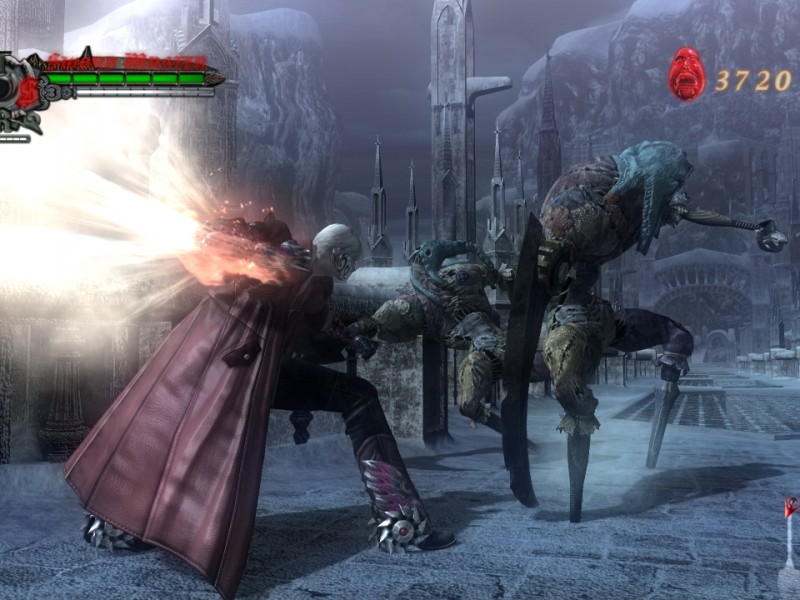Click the red orb currency icon
Screen dimensions: 800x600
click(687, 75)
